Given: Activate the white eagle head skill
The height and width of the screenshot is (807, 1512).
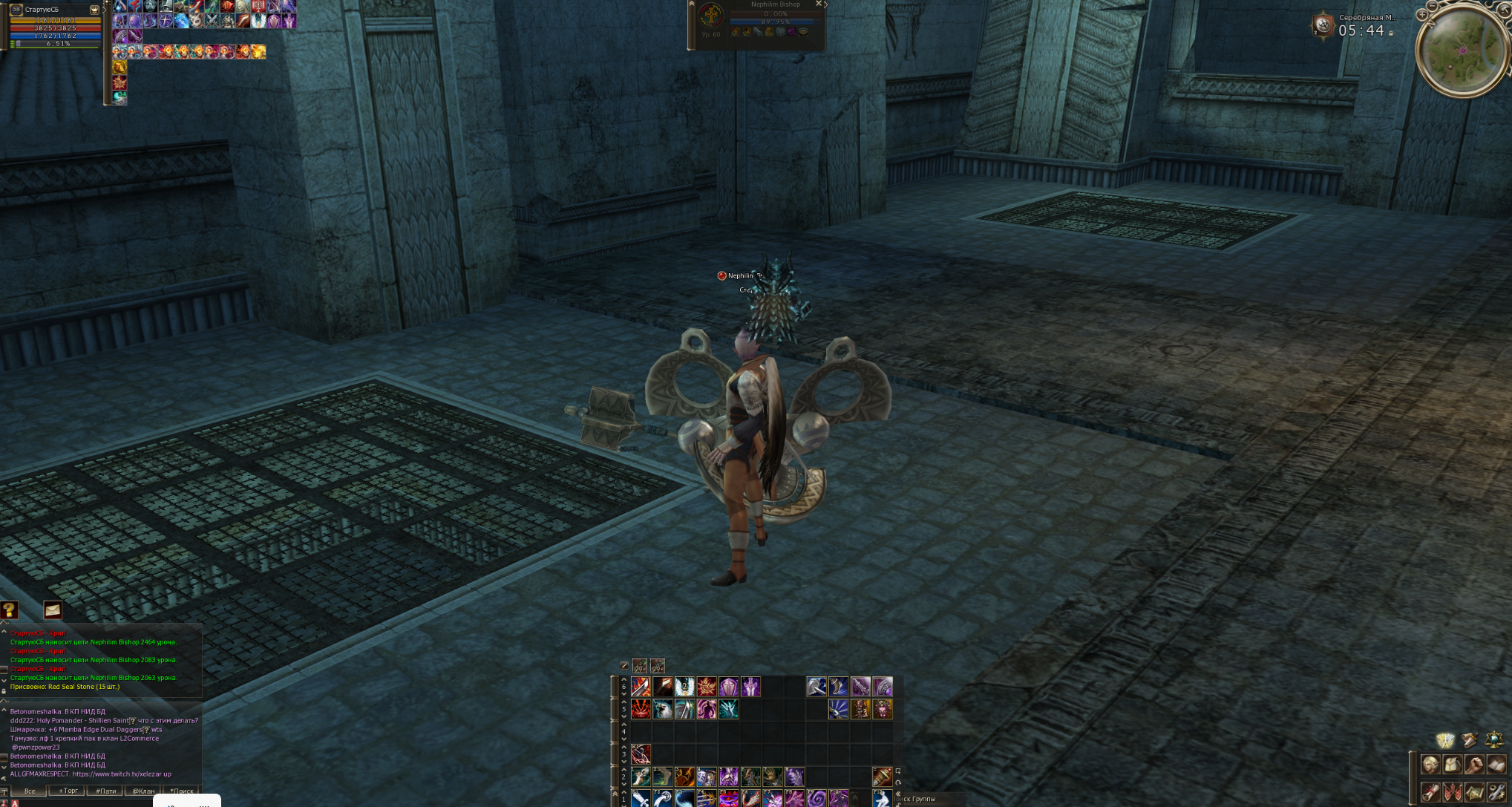Looking at the screenshot, I should coord(663,710).
